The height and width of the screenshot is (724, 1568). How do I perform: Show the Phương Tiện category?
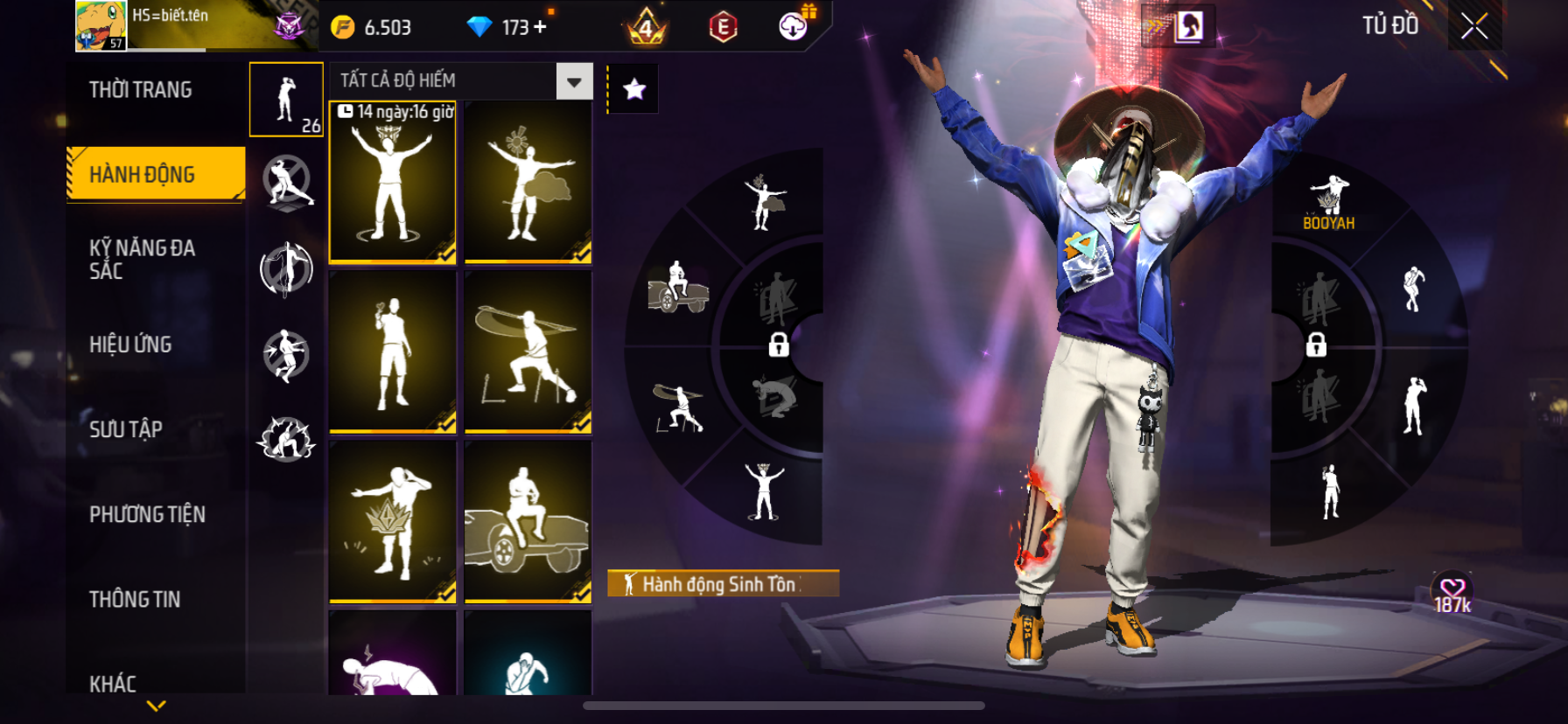point(147,514)
